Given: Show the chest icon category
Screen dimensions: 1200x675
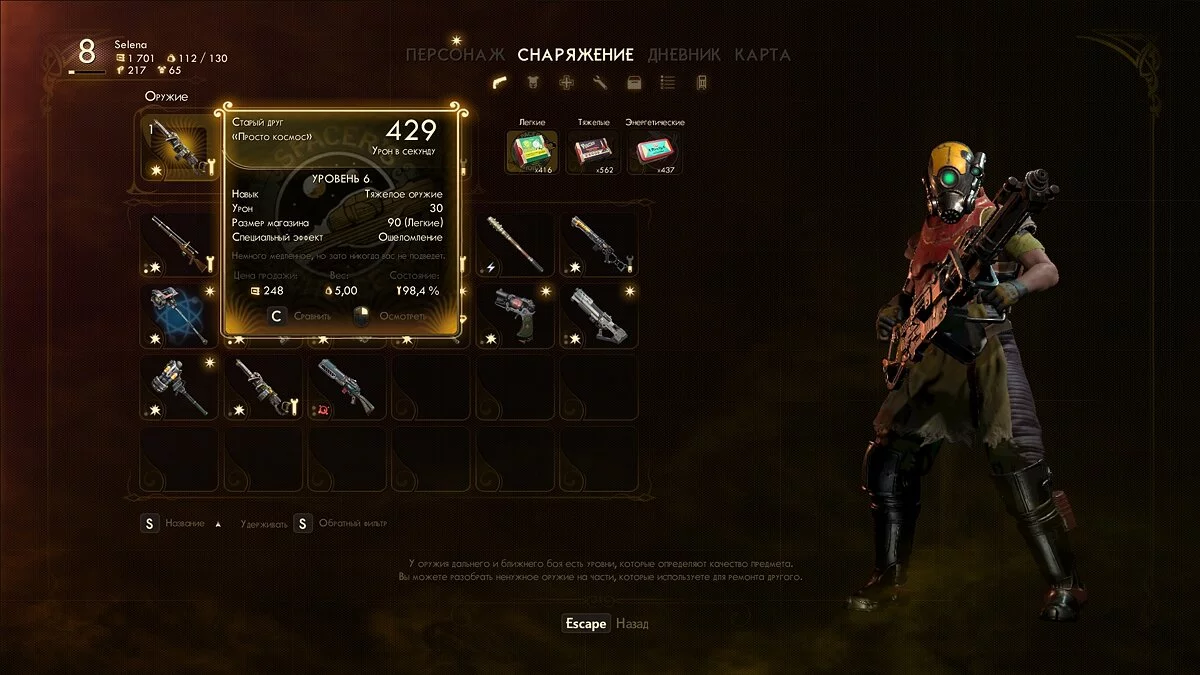Looking at the screenshot, I should 634,83.
